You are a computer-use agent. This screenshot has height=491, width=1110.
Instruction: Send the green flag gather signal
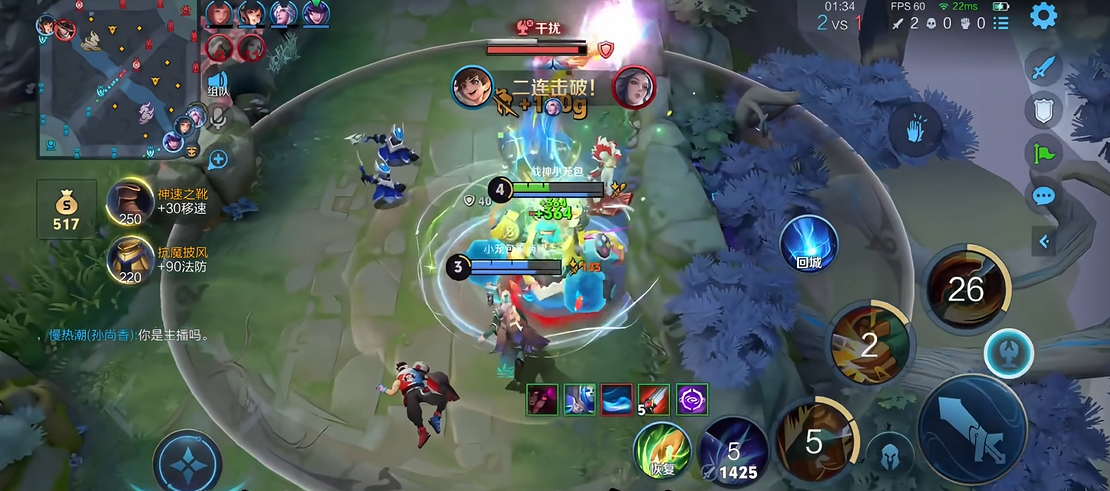pyautogui.click(x=1044, y=153)
